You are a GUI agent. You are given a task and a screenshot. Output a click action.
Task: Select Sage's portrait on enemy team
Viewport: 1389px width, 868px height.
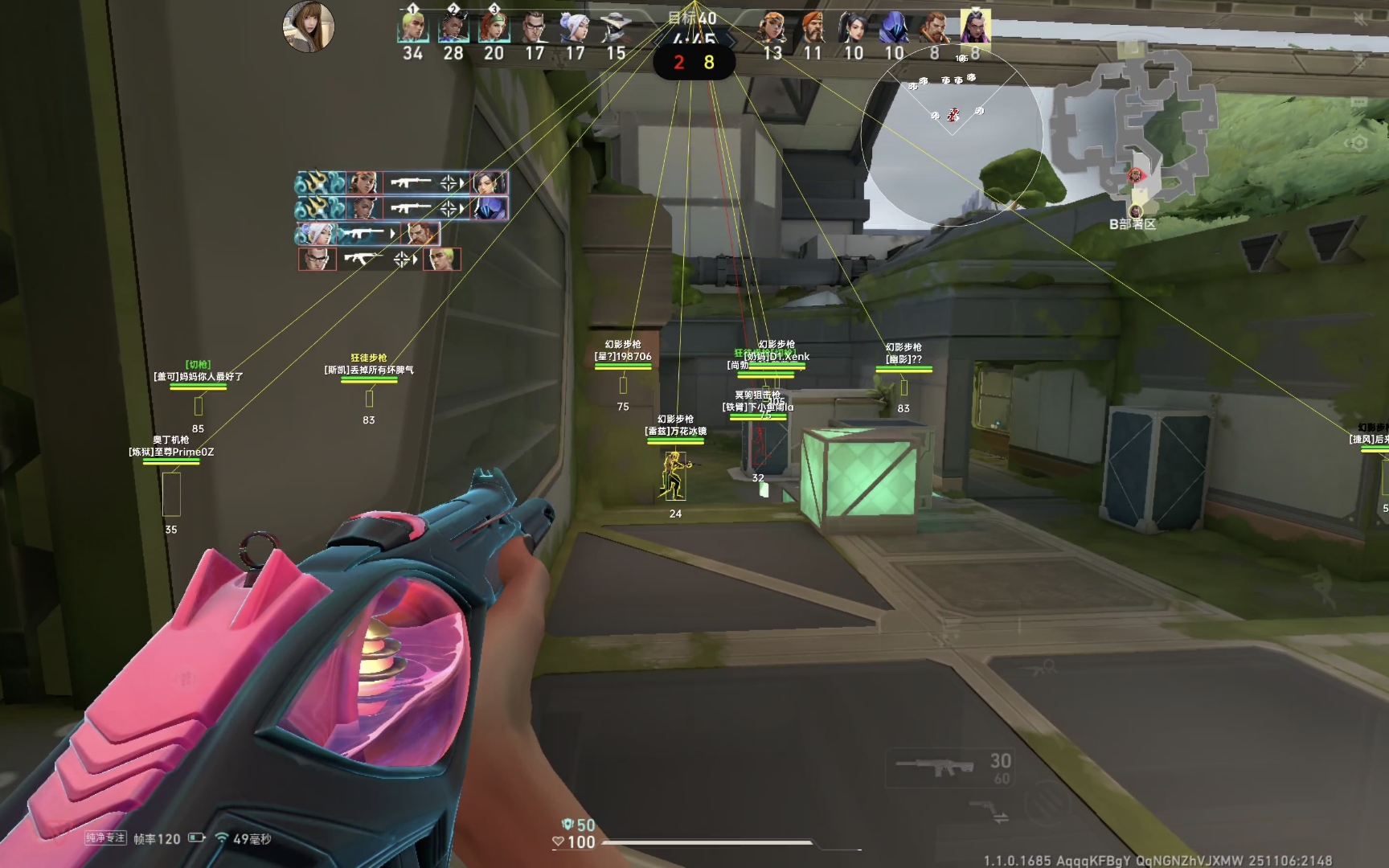853,29
